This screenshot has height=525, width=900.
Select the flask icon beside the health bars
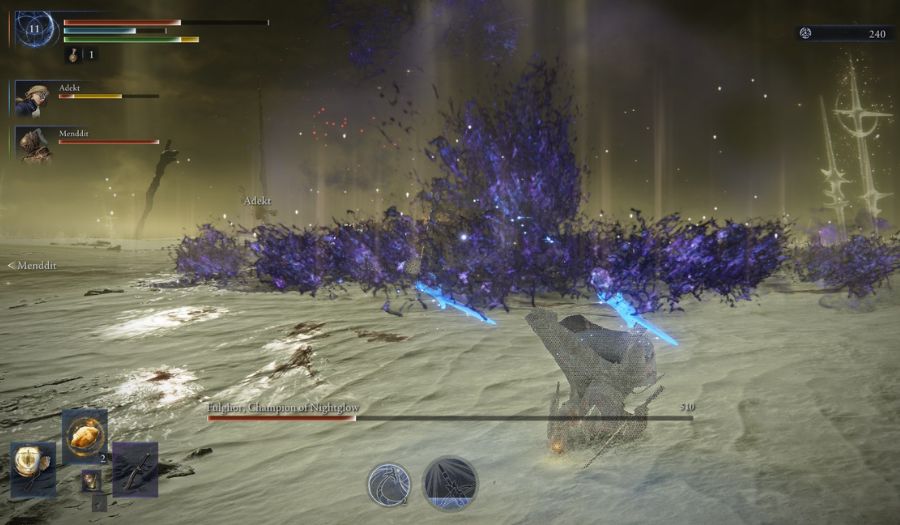point(73,55)
